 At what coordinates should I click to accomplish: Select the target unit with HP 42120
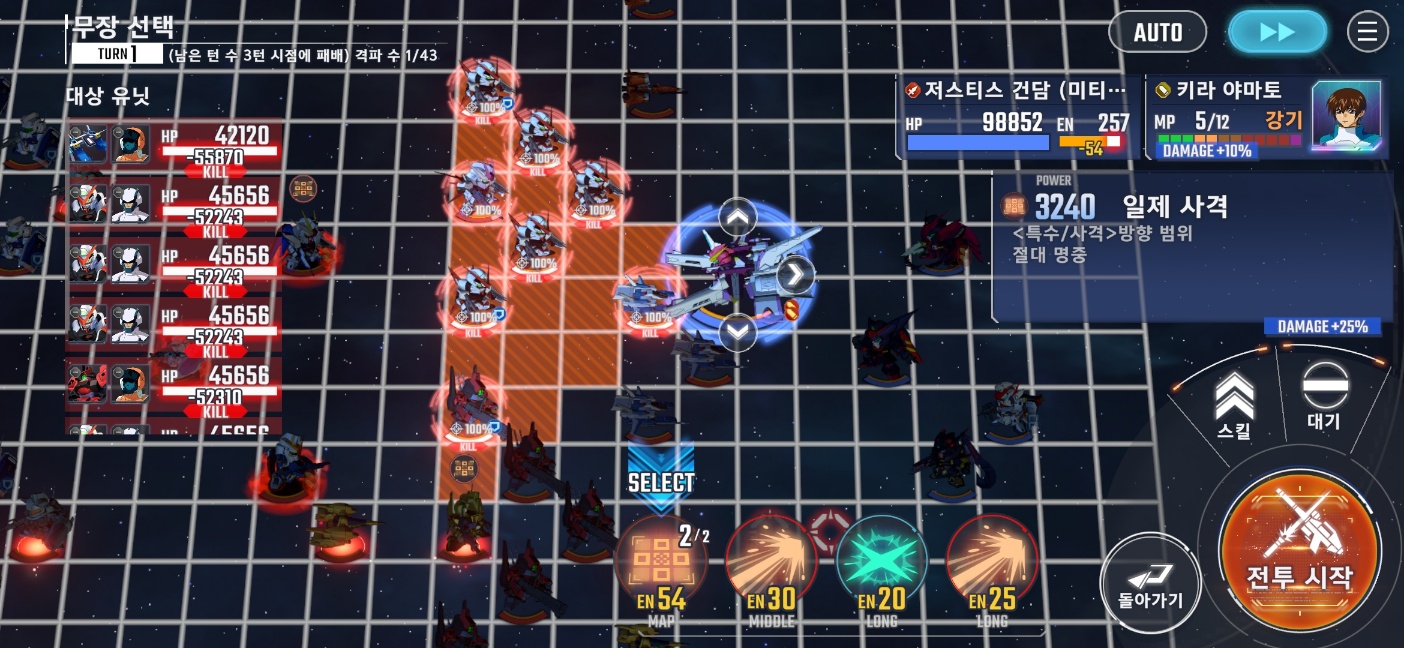pyautogui.click(x=174, y=147)
